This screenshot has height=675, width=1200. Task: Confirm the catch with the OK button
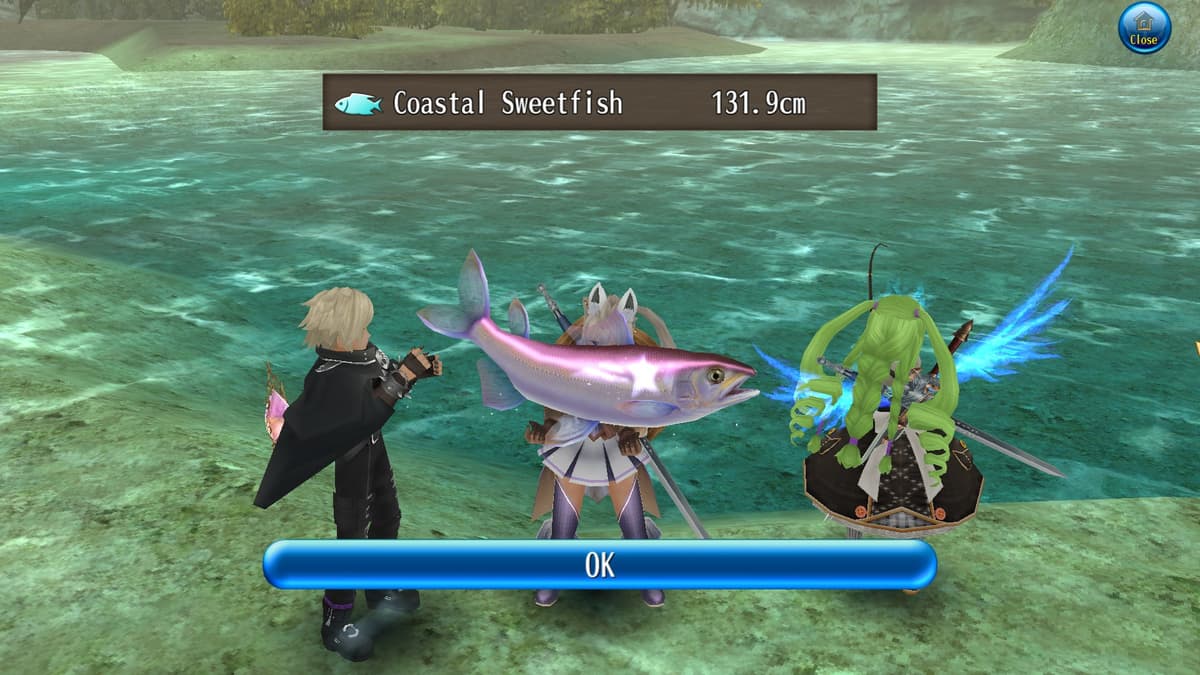tap(599, 565)
